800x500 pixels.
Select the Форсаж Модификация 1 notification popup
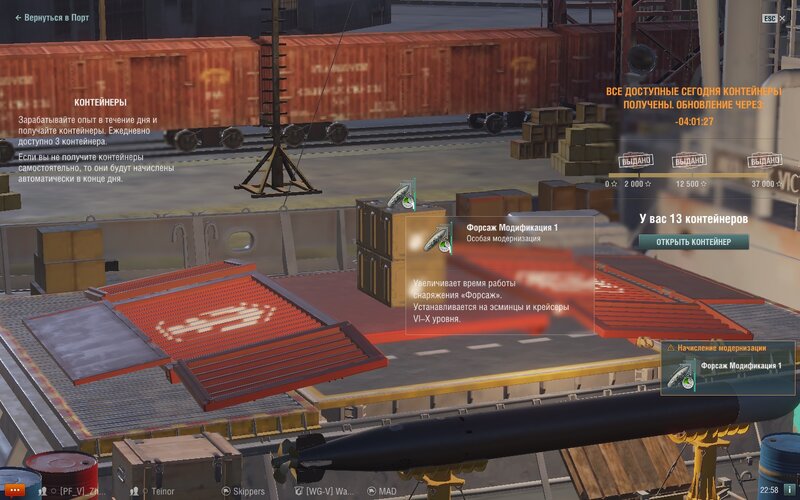(728, 368)
